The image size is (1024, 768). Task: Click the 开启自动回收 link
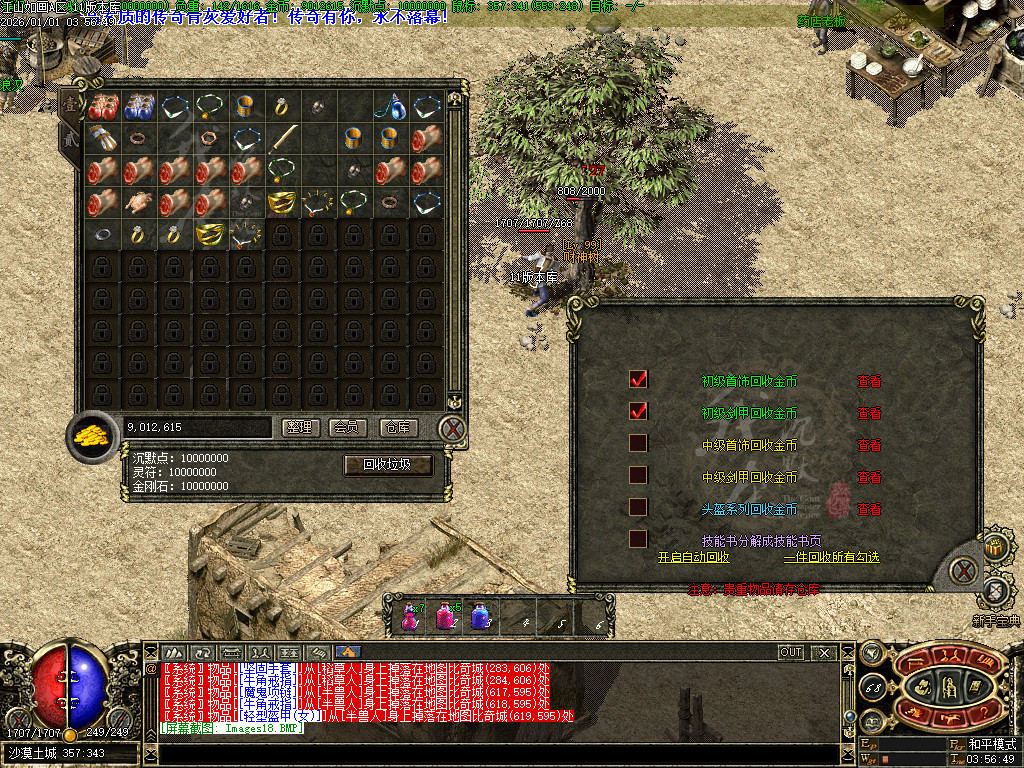click(x=693, y=557)
